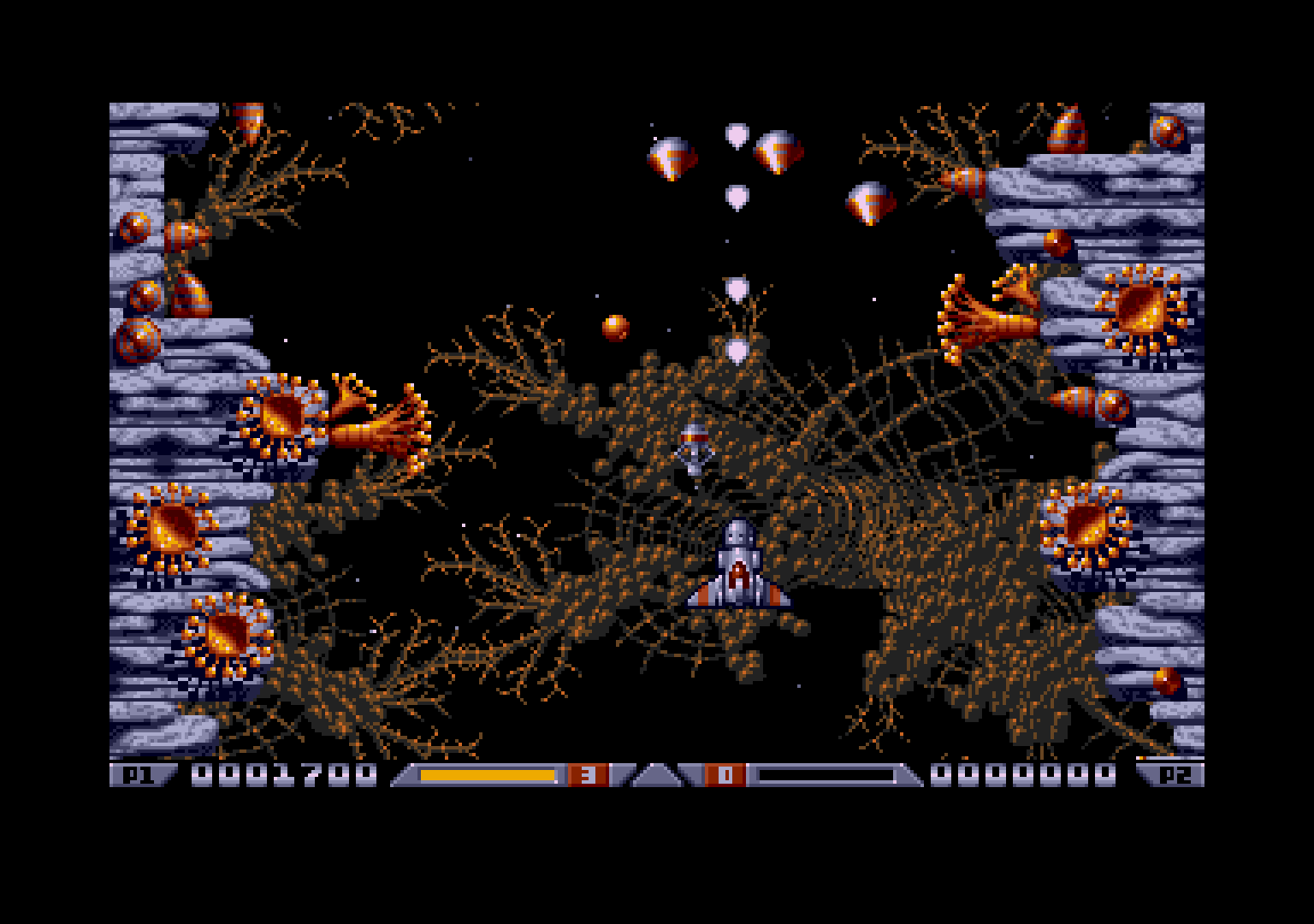Click the spiky mine near the lower left wall
The width and height of the screenshot is (1314, 924).
pos(227,637)
